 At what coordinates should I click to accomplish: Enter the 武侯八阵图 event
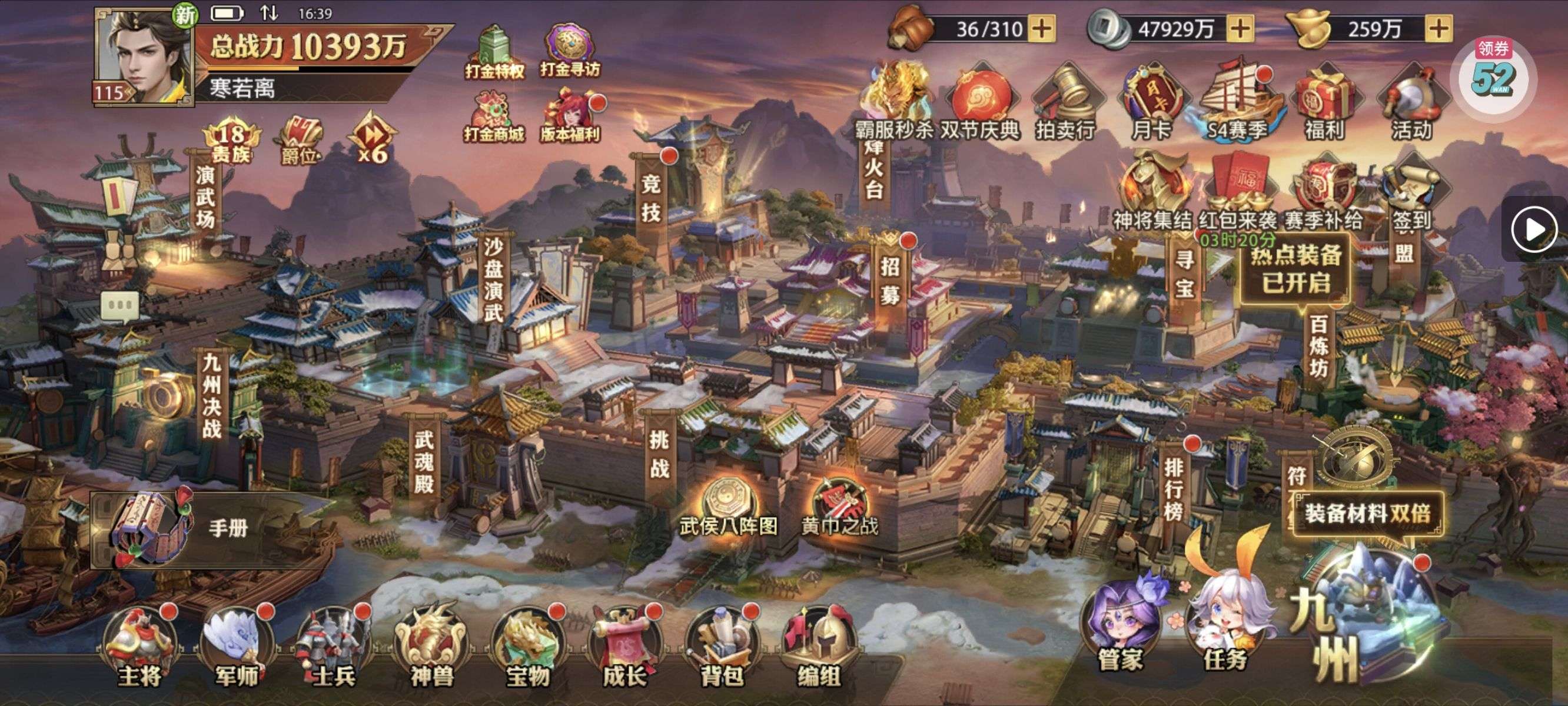729,508
